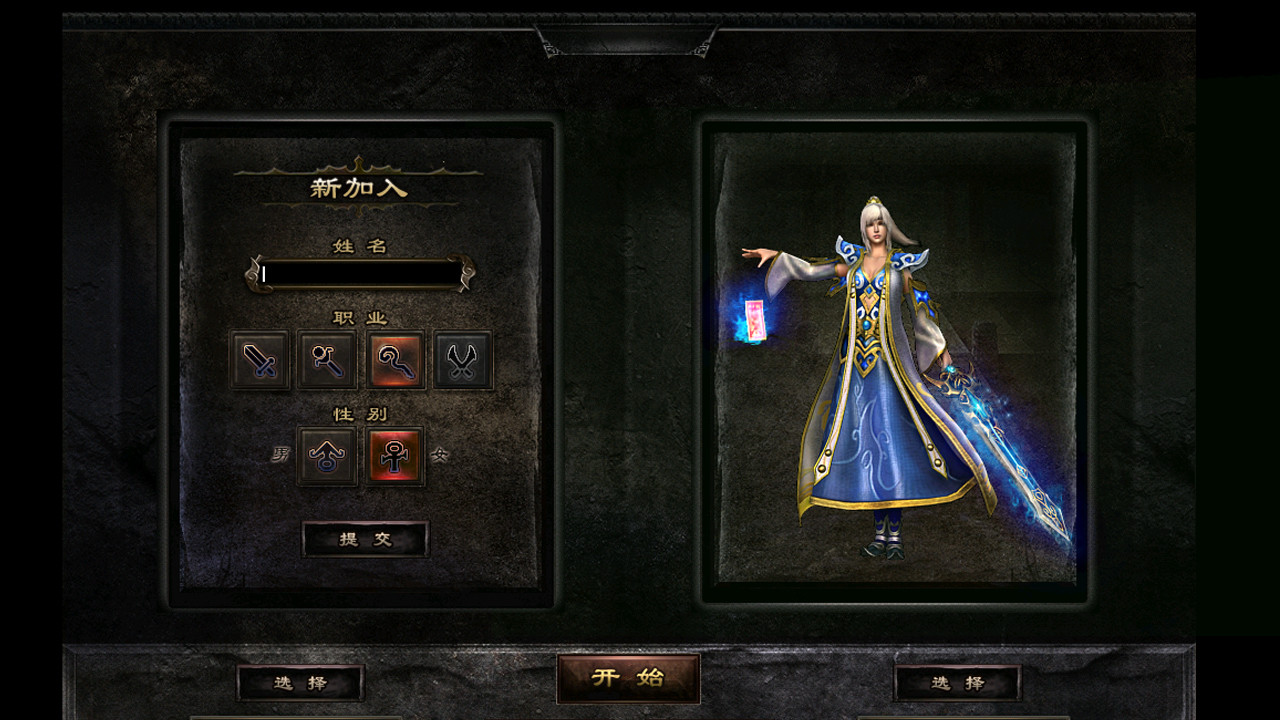Click the character preview portrait
This screenshot has width=1280, height=720.
[890, 365]
